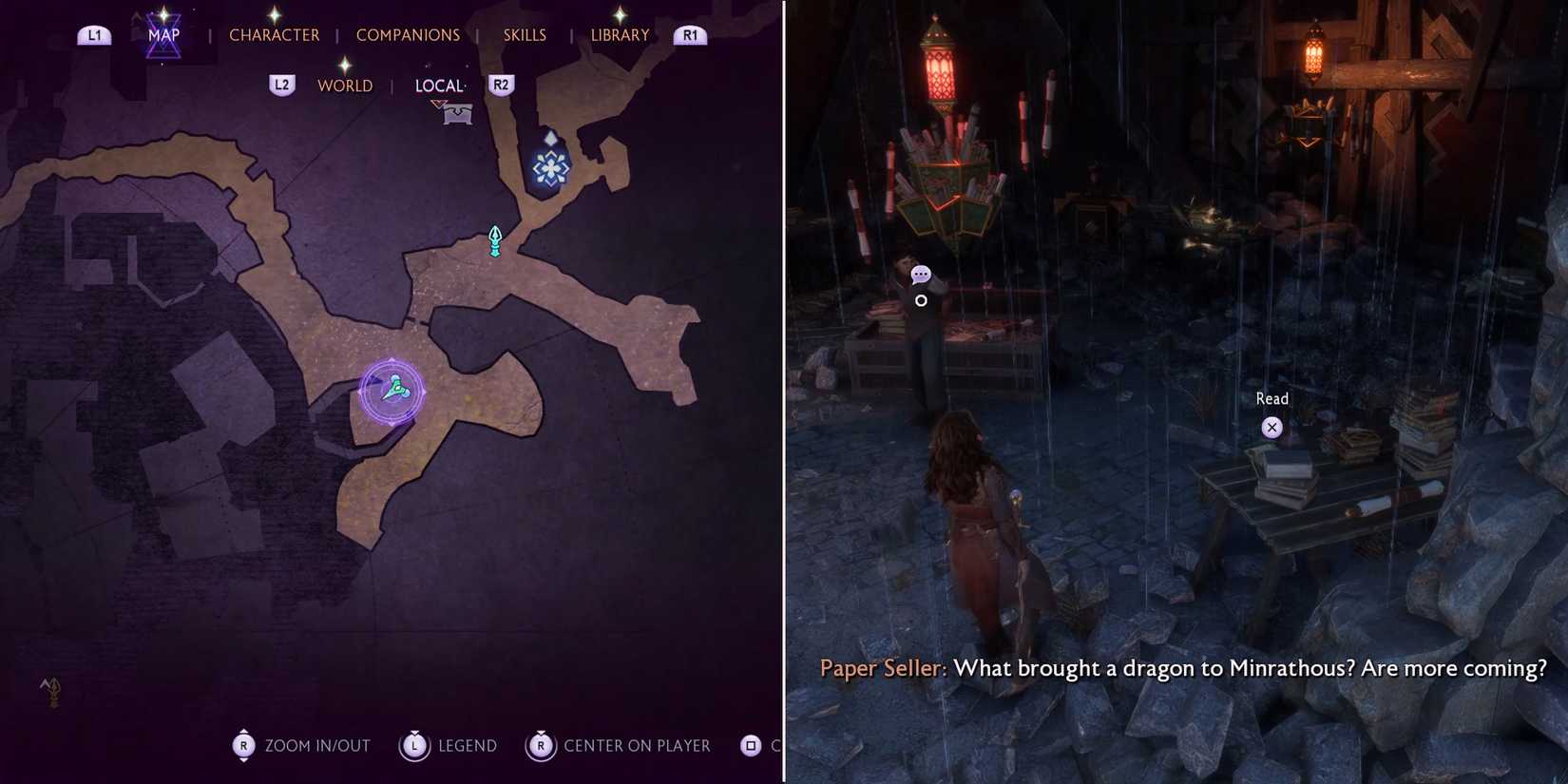Click the player position arrow marker
This screenshot has width=1568, height=784.
(x=394, y=388)
